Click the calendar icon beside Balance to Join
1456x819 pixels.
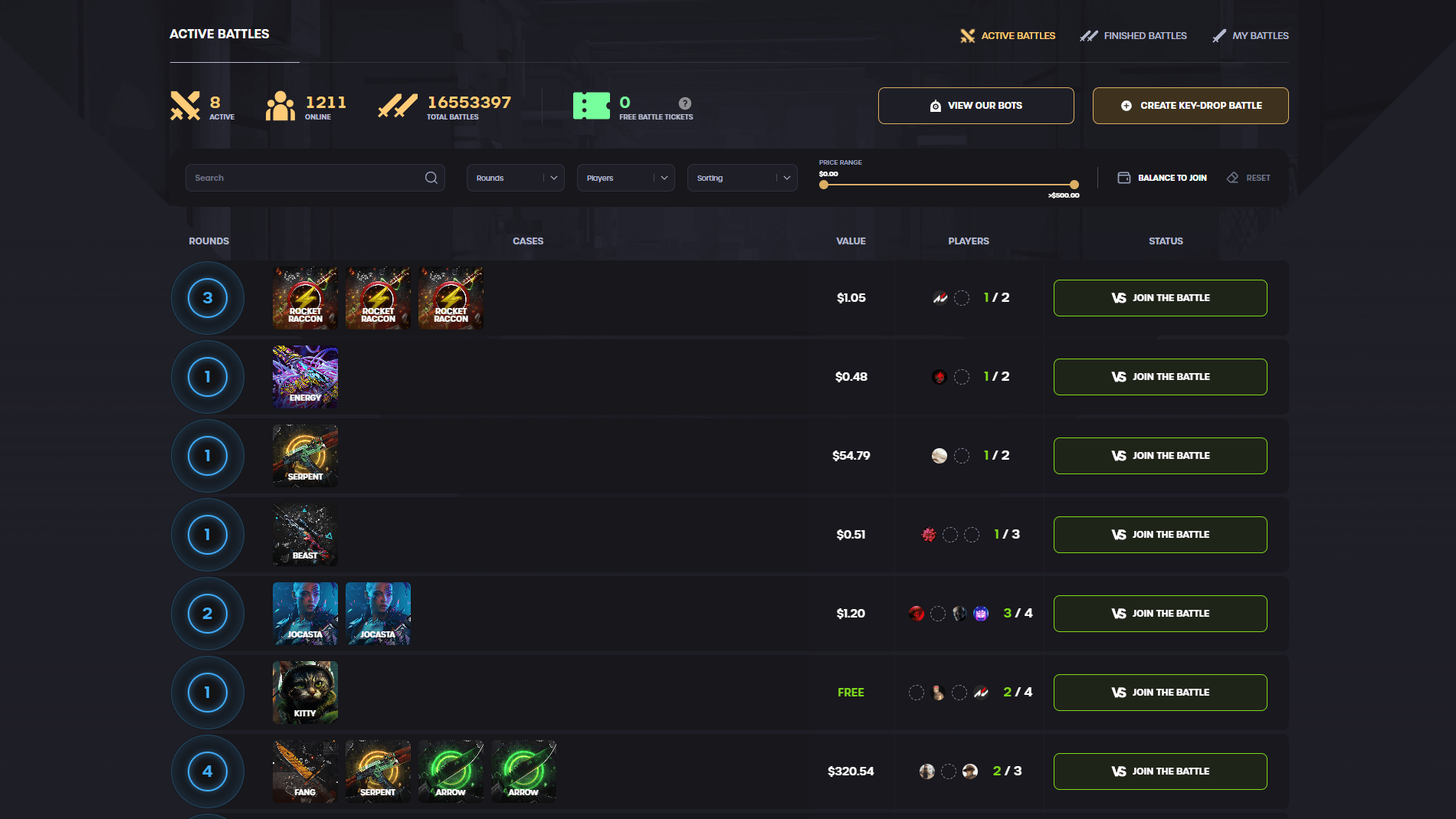click(x=1123, y=177)
